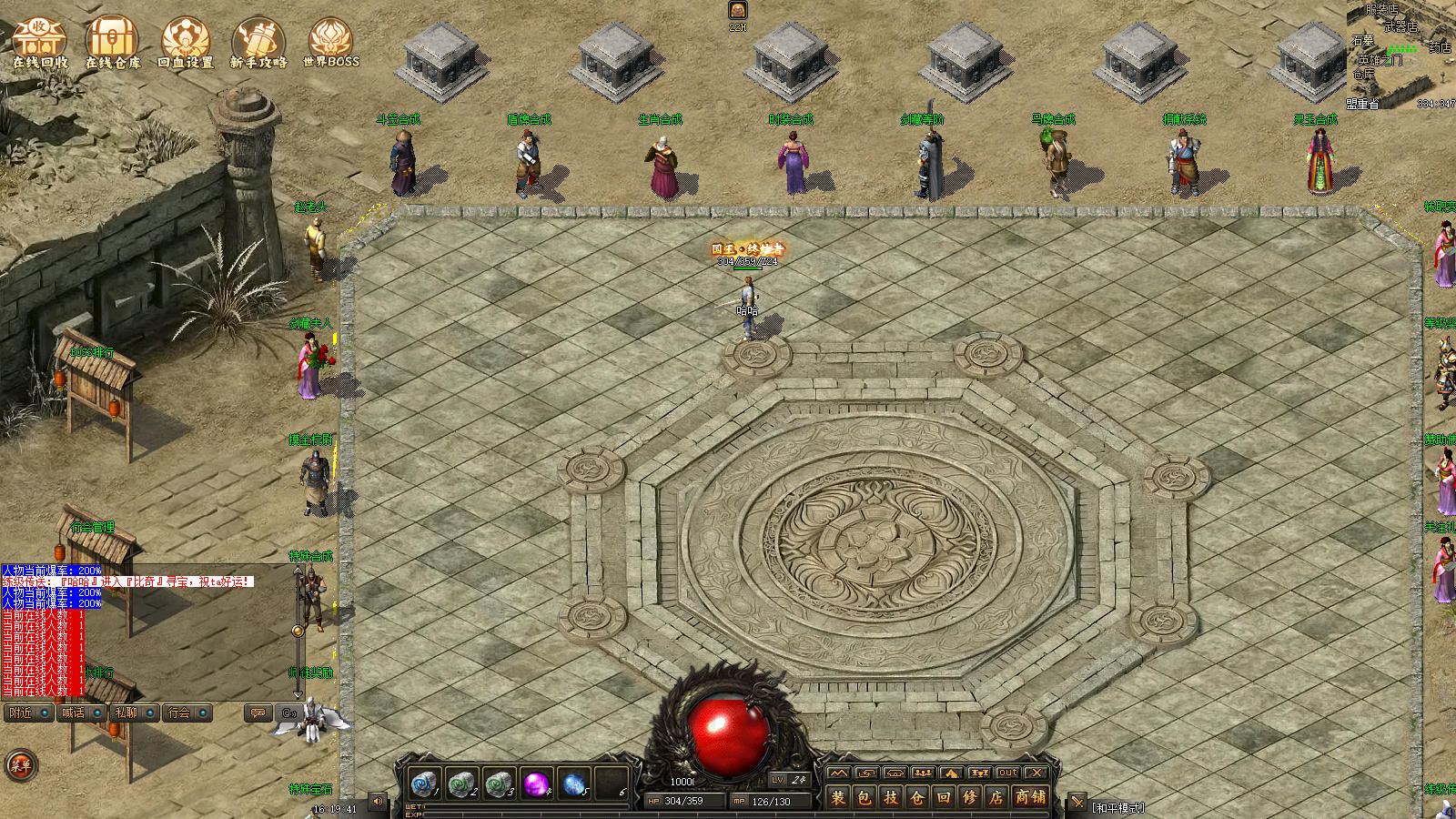Select the 行会 guild chat channel

187,713
